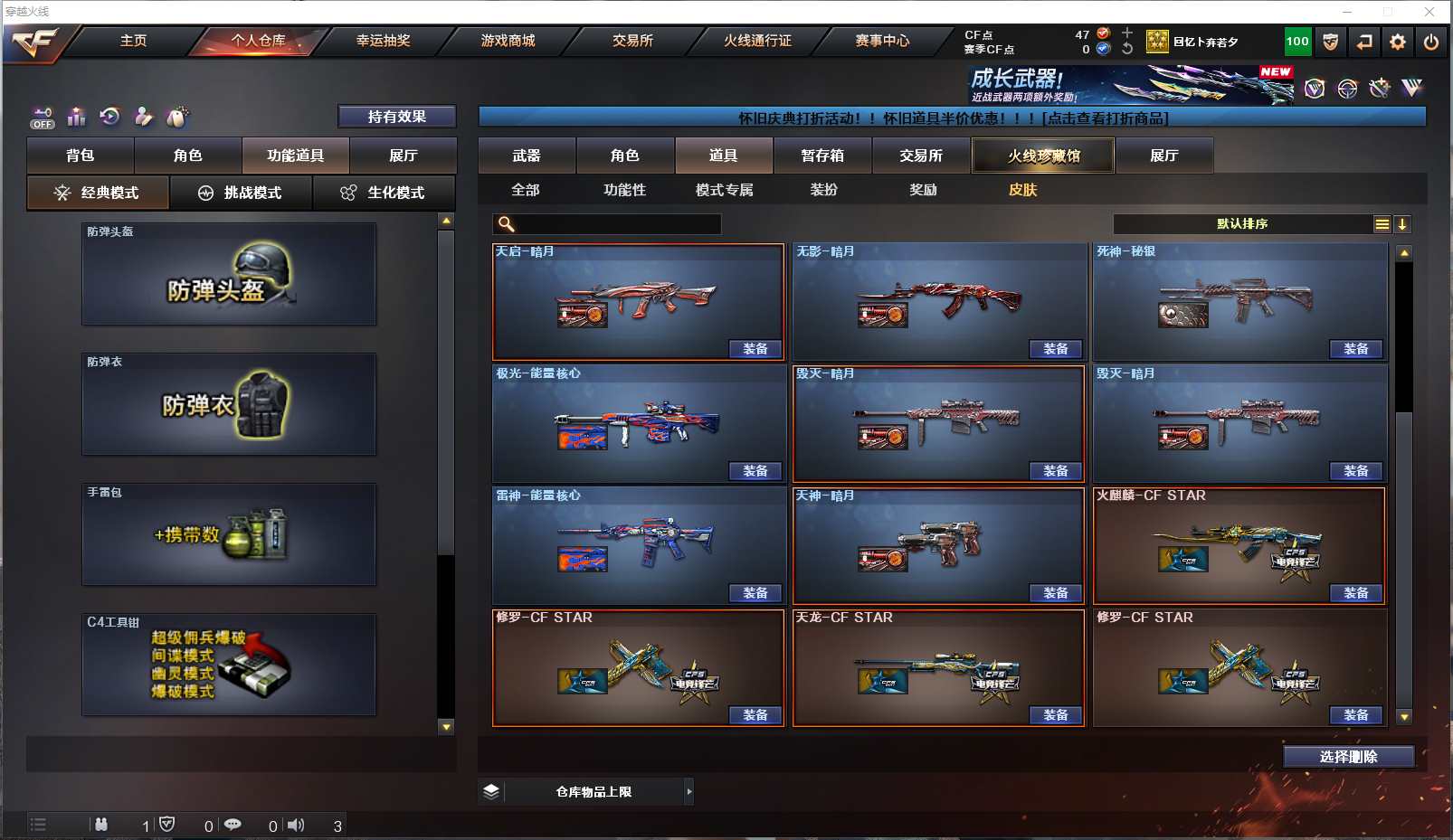Select the 挑战模式 challenge mode tab
1453x840 pixels.
pos(241,193)
